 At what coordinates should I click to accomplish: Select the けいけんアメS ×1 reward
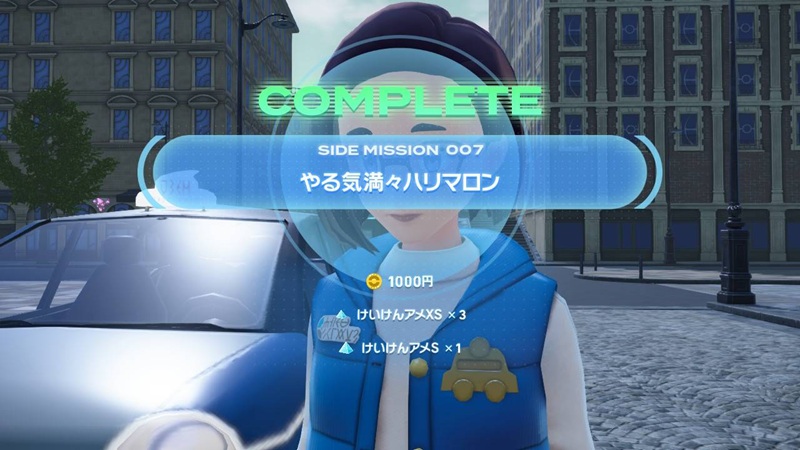tap(400, 349)
